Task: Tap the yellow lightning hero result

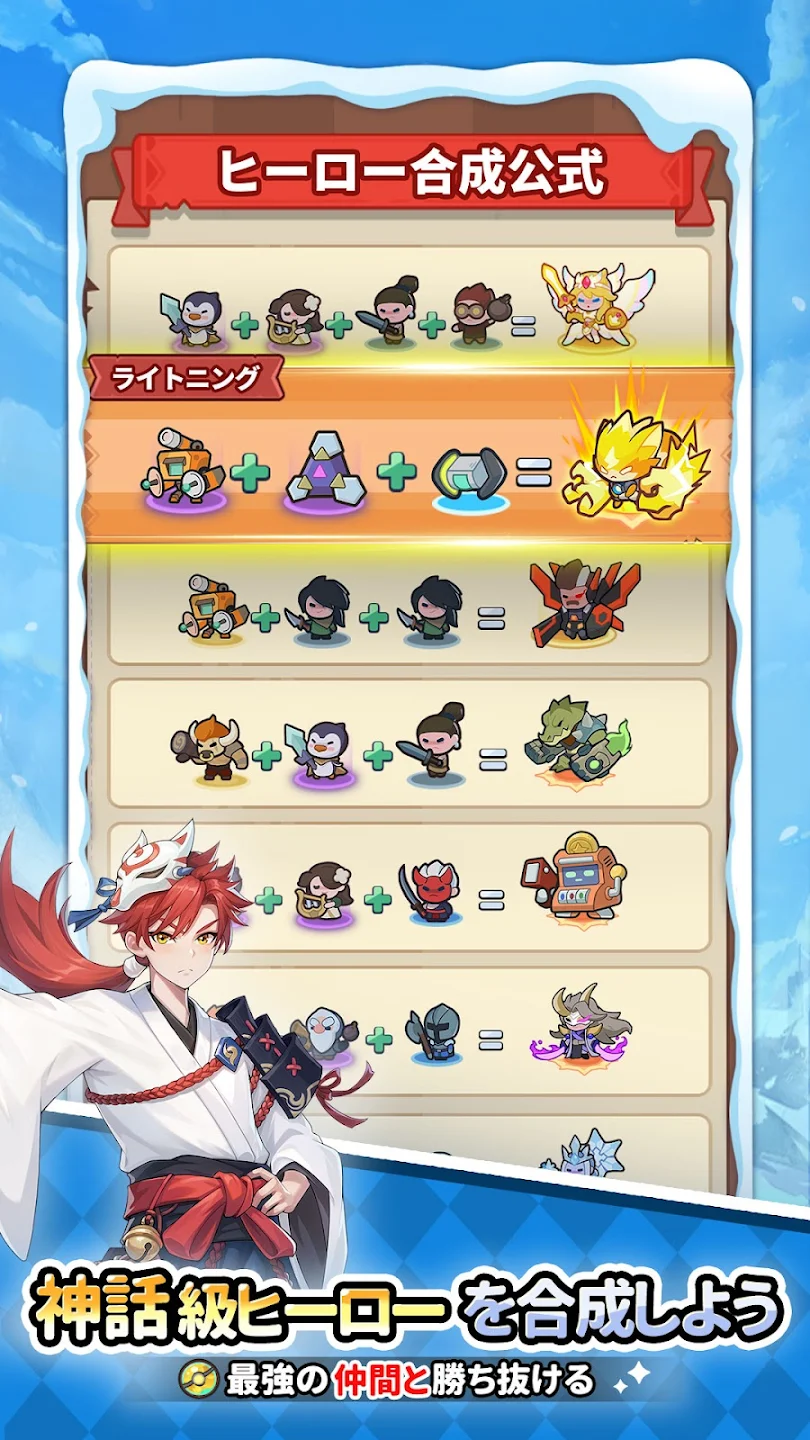Action: (x=630, y=458)
